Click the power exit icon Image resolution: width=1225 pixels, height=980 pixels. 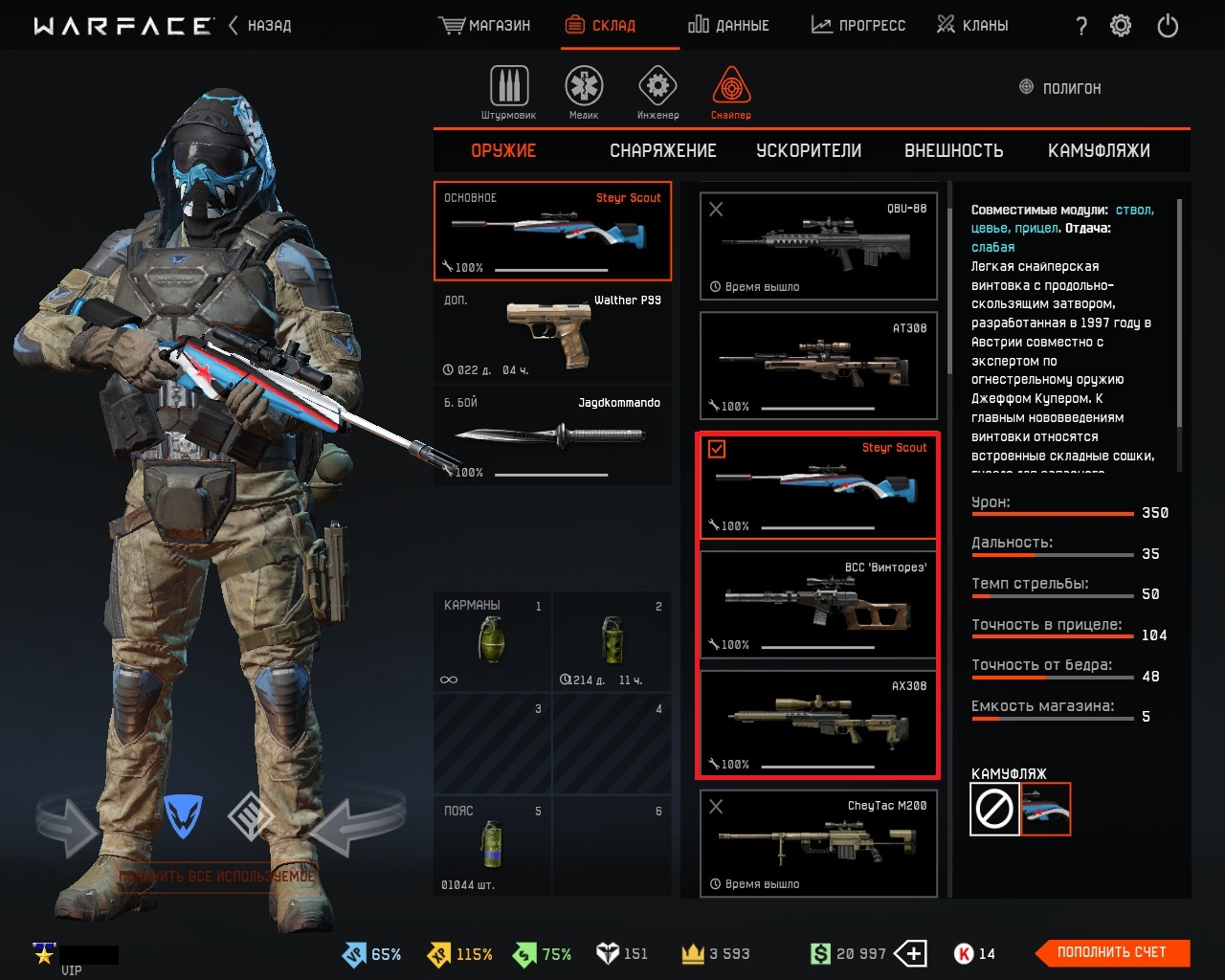coord(1168,26)
